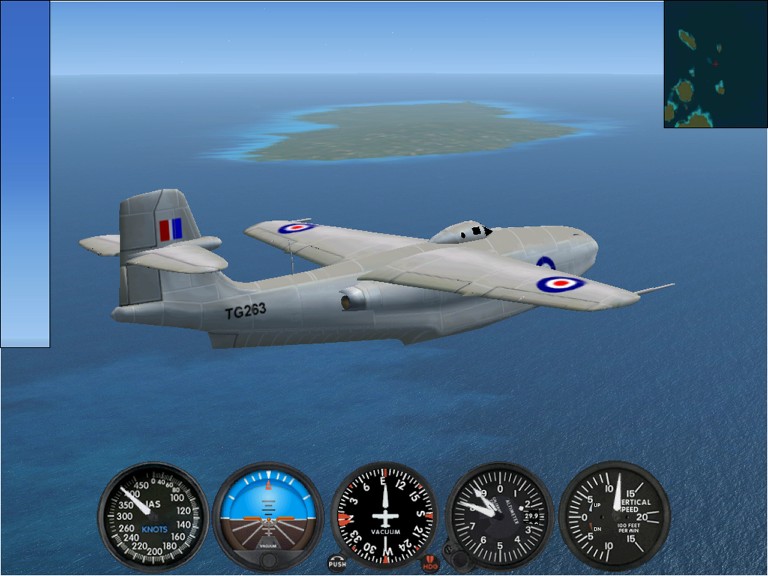Click the PUSH knob on the heading gyro

337,563
